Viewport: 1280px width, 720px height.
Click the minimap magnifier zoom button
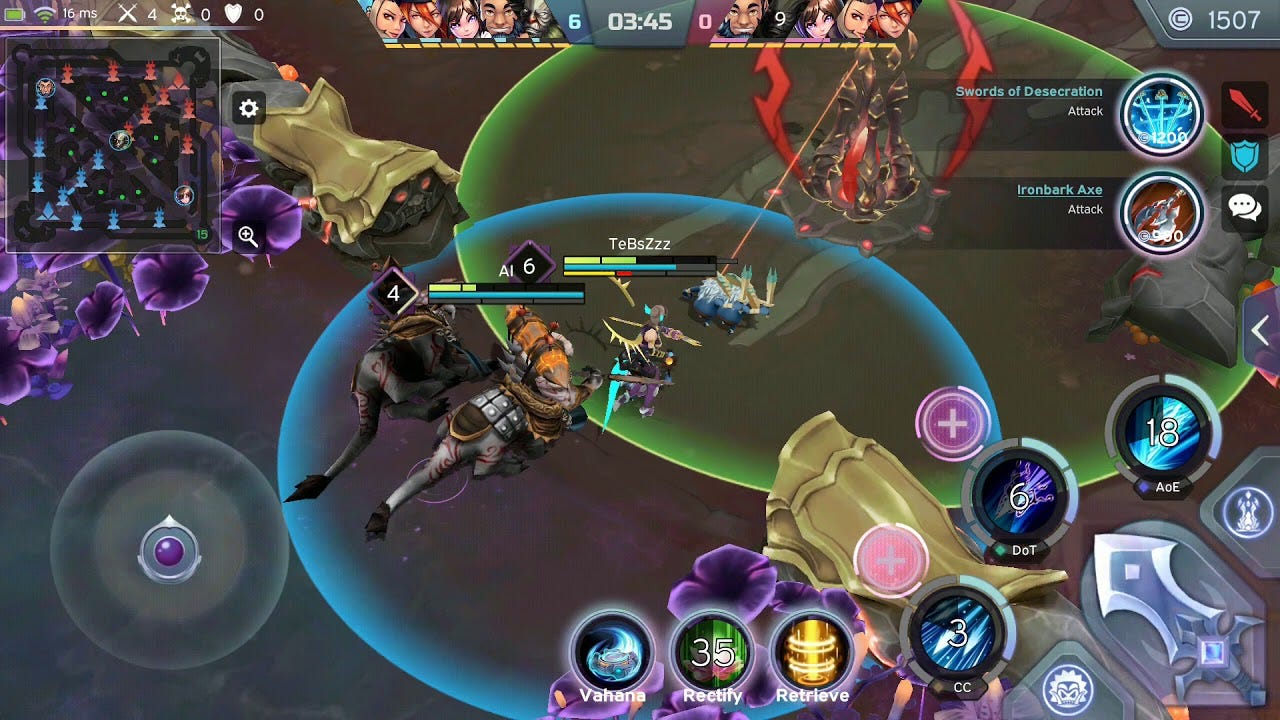pyautogui.click(x=248, y=236)
